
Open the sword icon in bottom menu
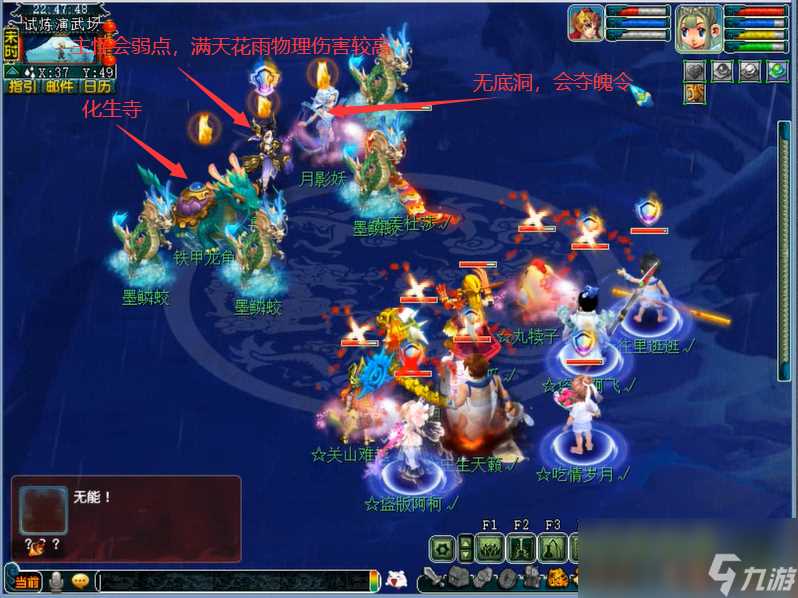tap(433, 578)
